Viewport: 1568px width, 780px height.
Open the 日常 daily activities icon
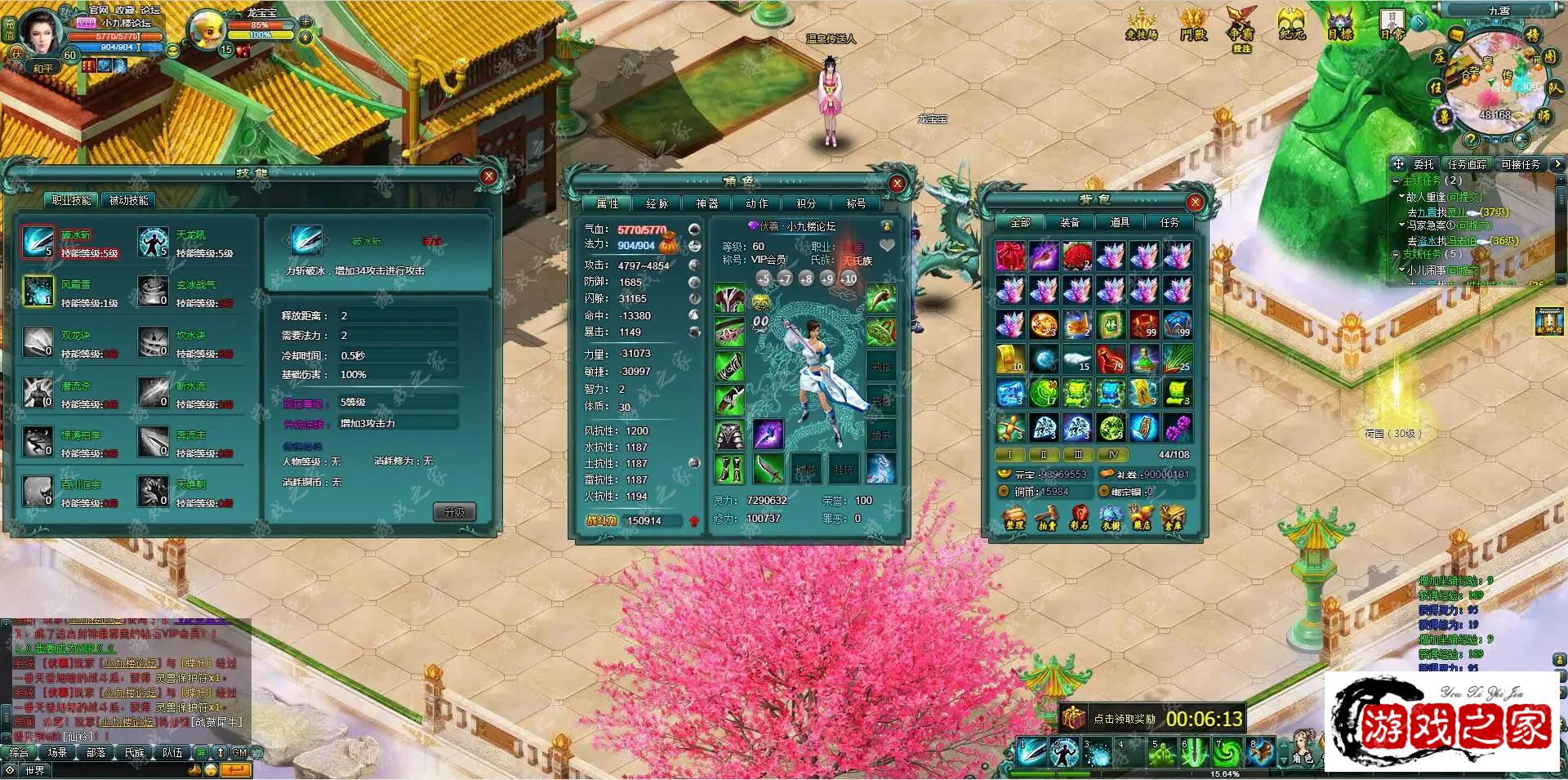point(1392,25)
